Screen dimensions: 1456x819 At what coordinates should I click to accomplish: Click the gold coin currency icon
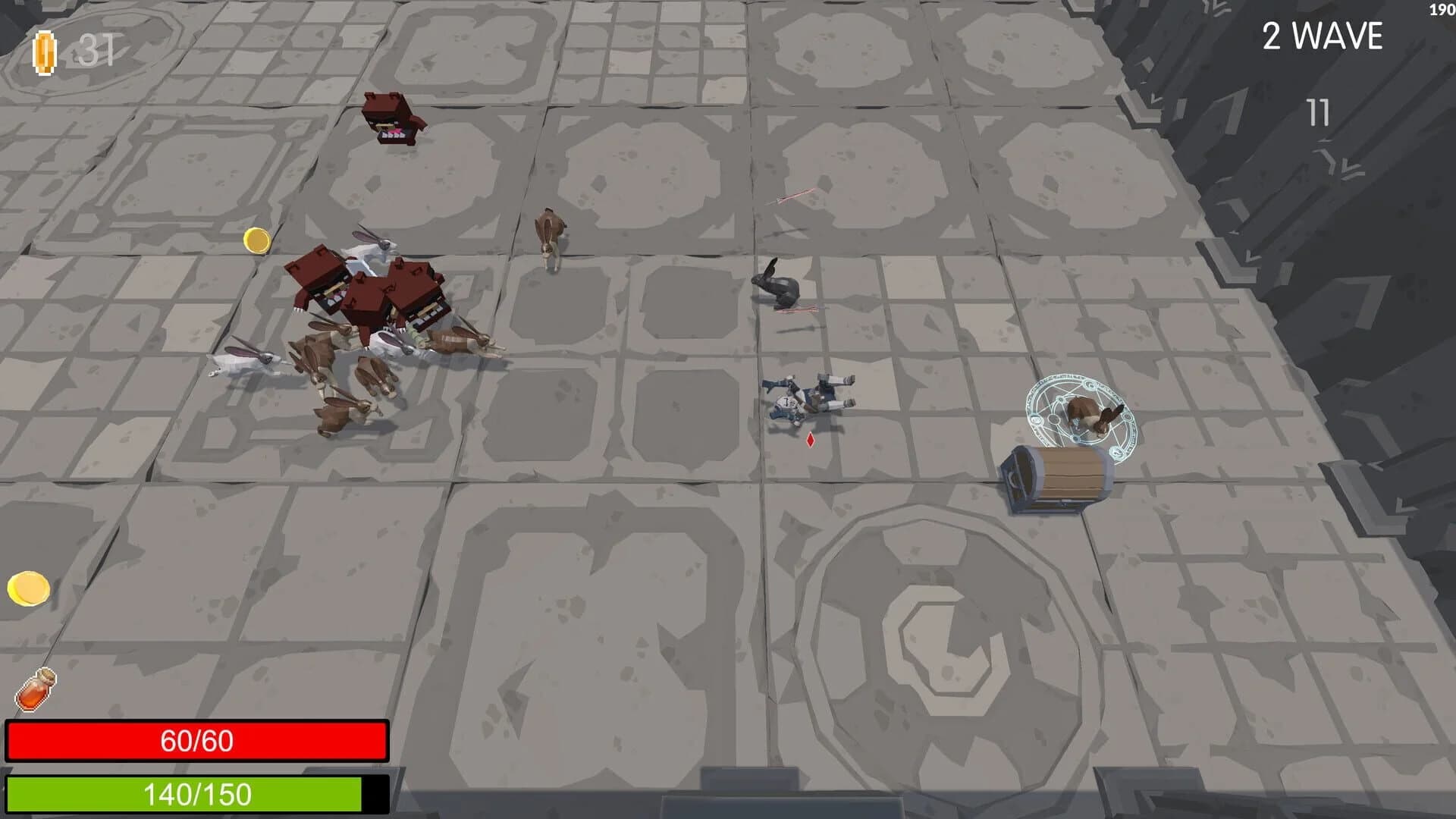point(45,50)
